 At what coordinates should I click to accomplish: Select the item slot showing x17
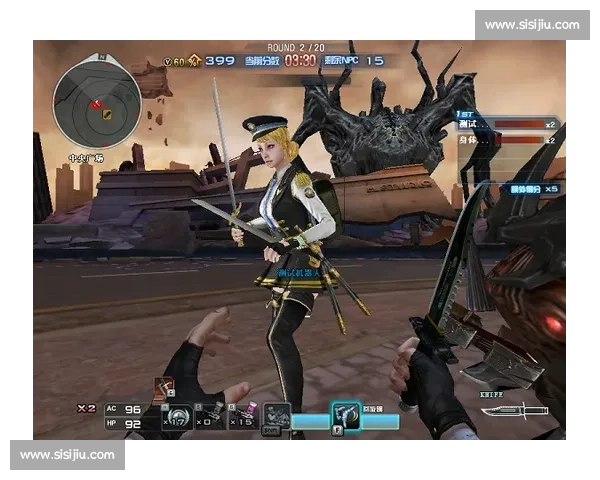pos(178,416)
